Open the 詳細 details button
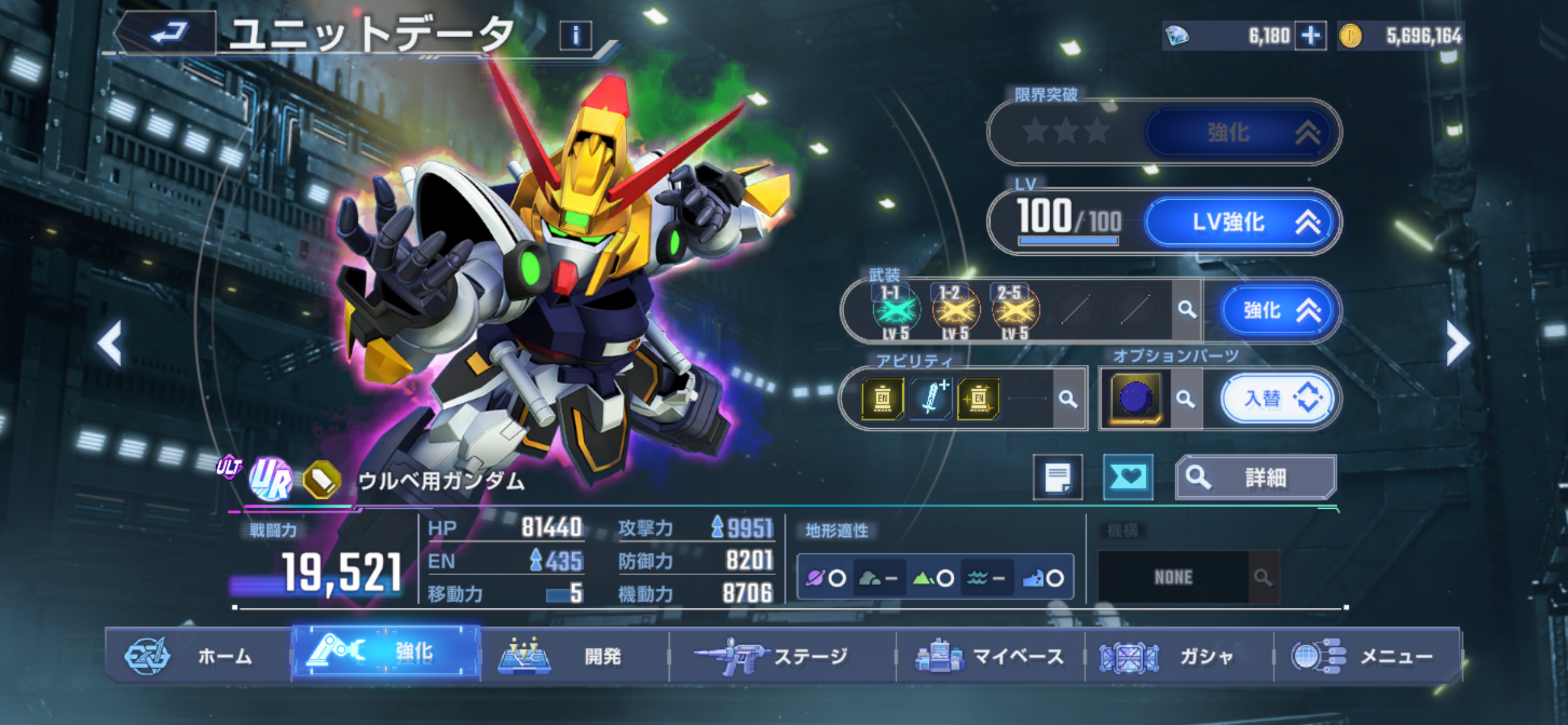The height and width of the screenshot is (725, 1568). coord(1256,477)
